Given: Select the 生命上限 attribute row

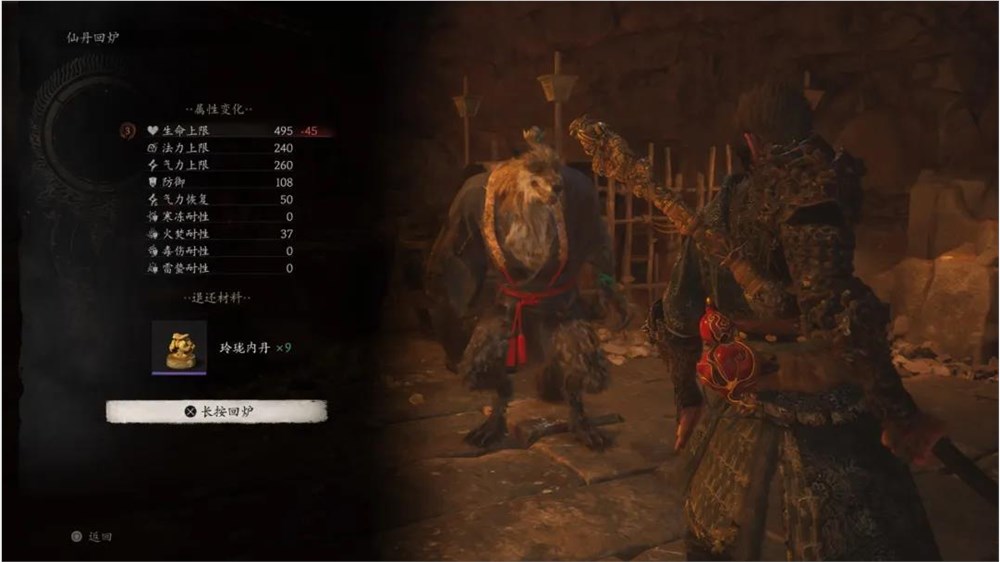Looking at the screenshot, I should pos(220,130).
